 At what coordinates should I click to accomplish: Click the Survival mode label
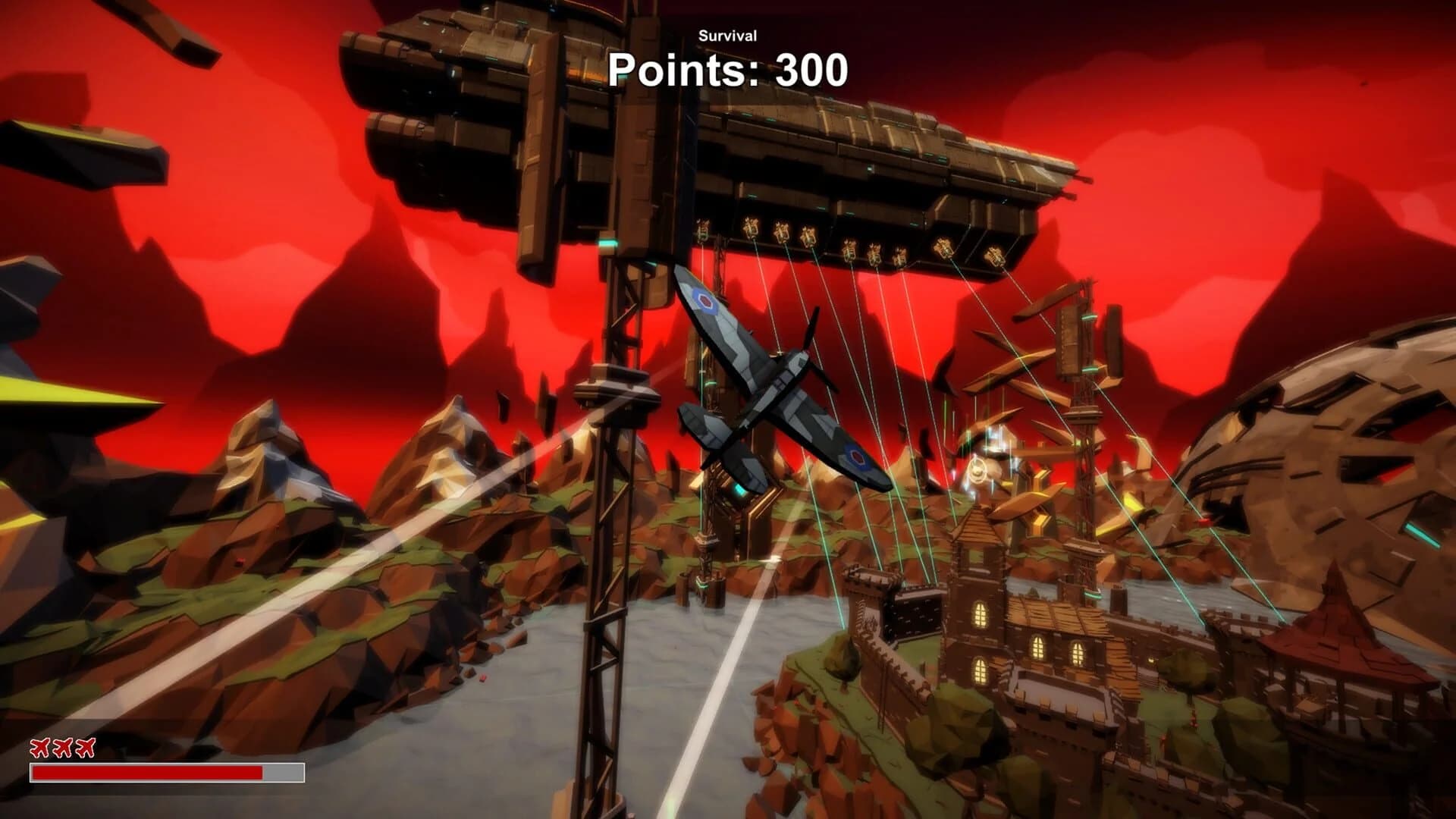(727, 36)
